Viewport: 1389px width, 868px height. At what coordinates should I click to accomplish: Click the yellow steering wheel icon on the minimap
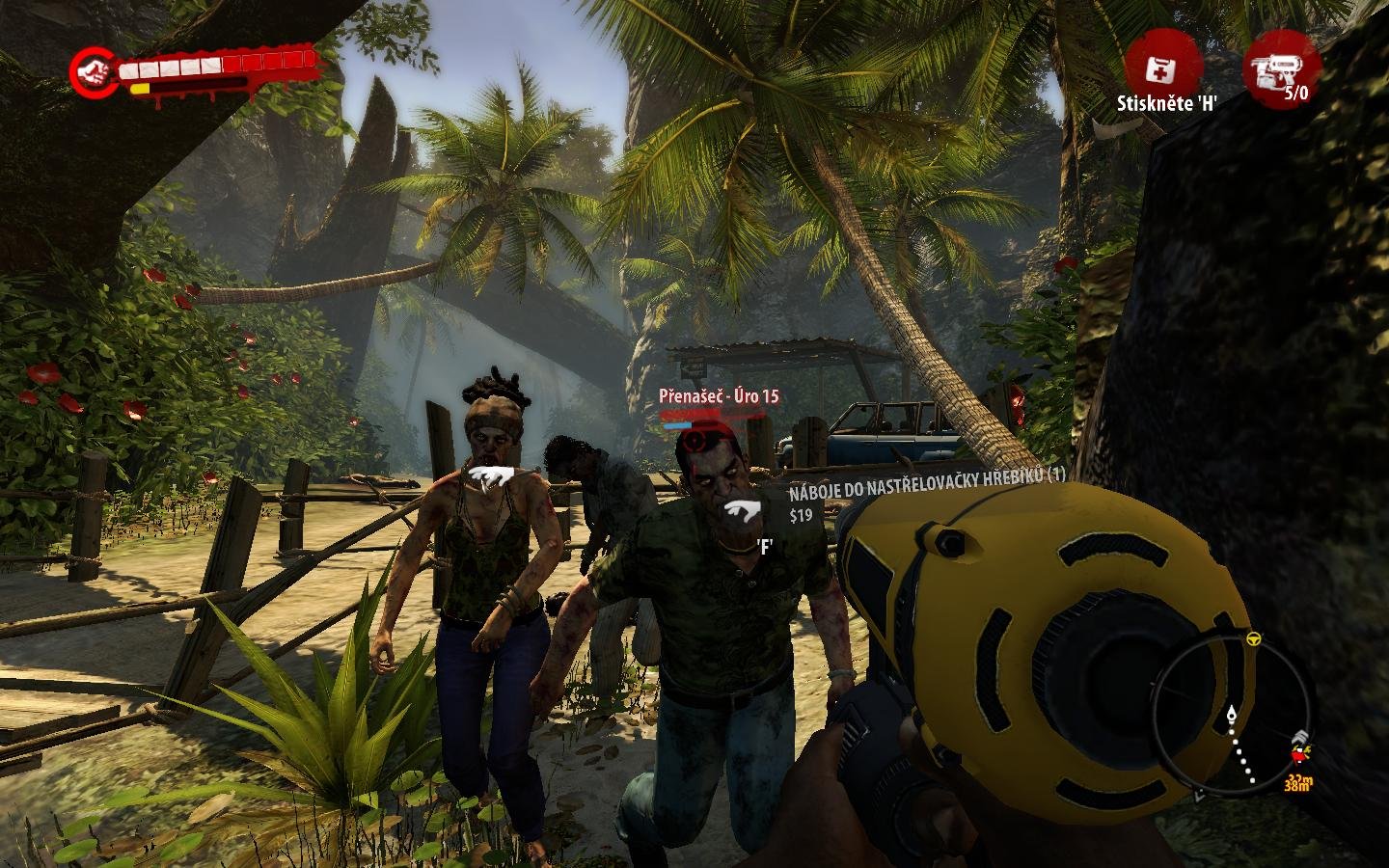click(x=1253, y=638)
